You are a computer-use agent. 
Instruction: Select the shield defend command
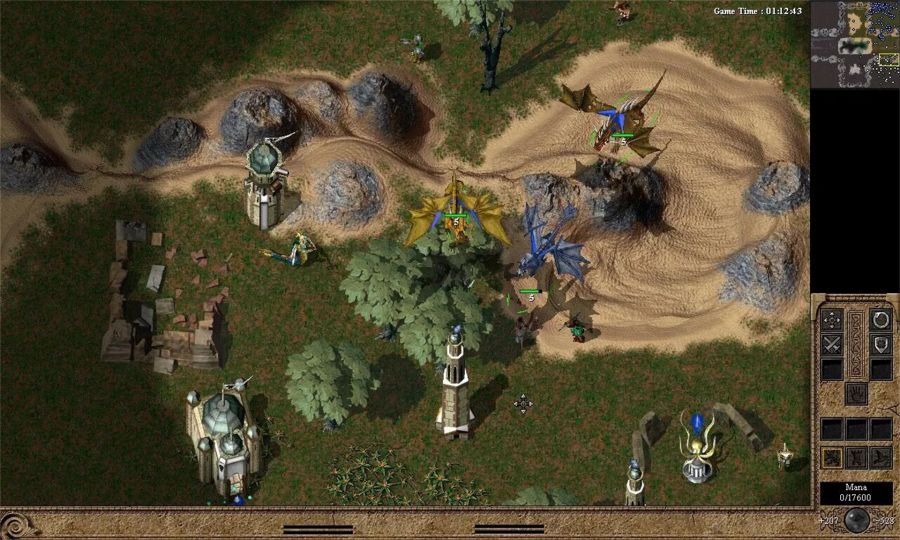[881, 345]
